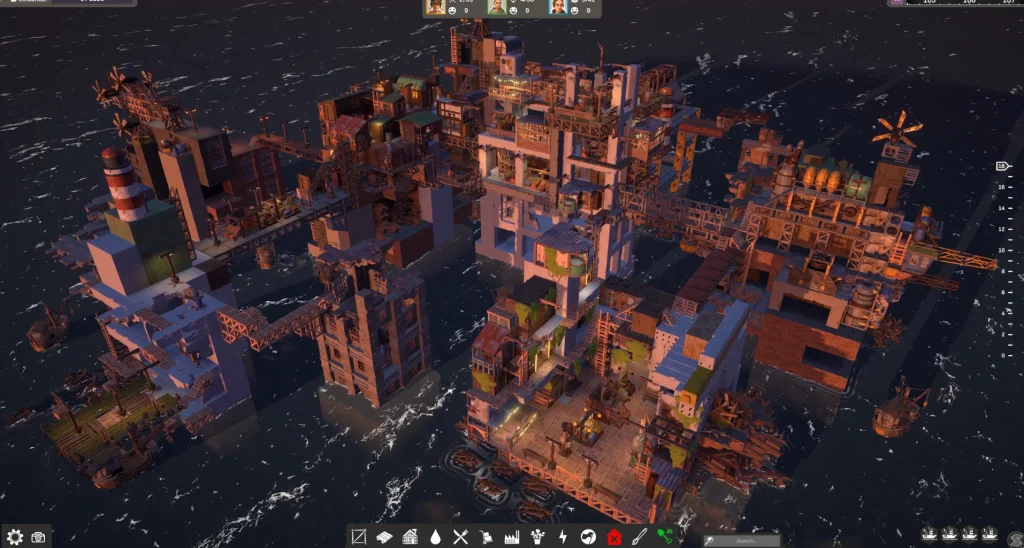Open the factory industry category
This screenshot has width=1024, height=548.
pyautogui.click(x=512, y=537)
